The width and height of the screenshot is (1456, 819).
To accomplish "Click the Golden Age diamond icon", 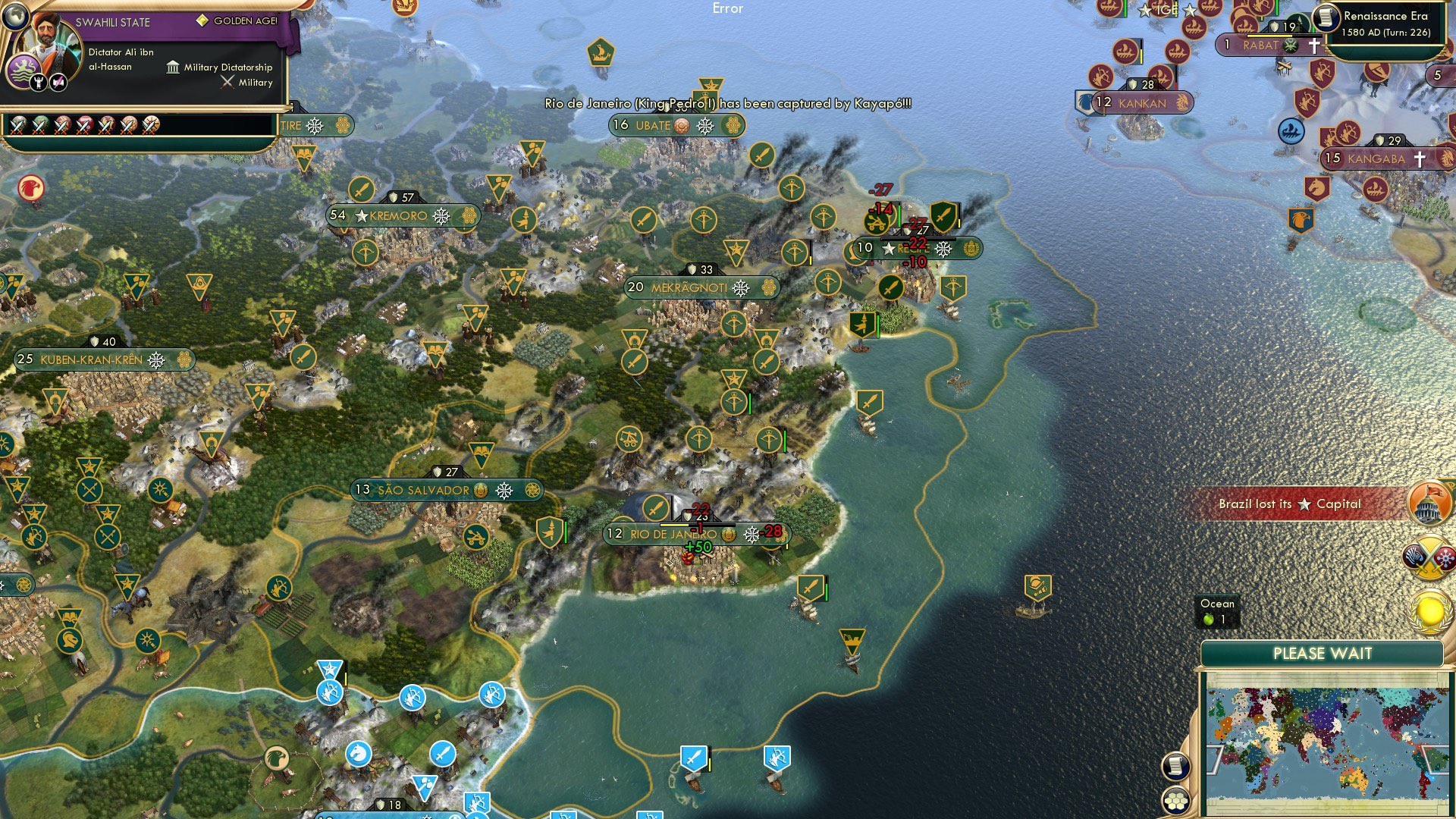I will click(x=202, y=20).
